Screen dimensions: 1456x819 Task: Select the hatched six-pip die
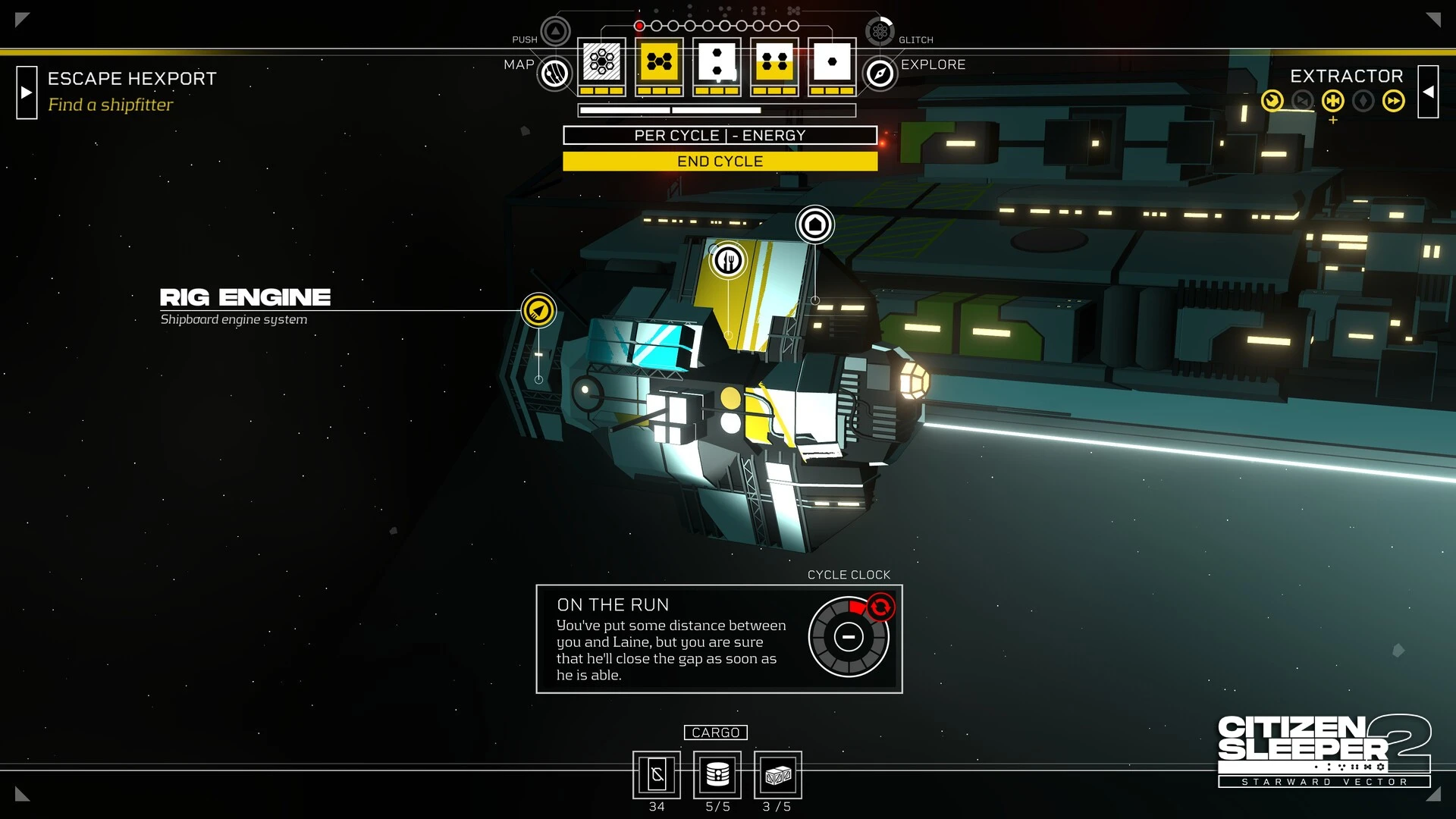(x=601, y=62)
